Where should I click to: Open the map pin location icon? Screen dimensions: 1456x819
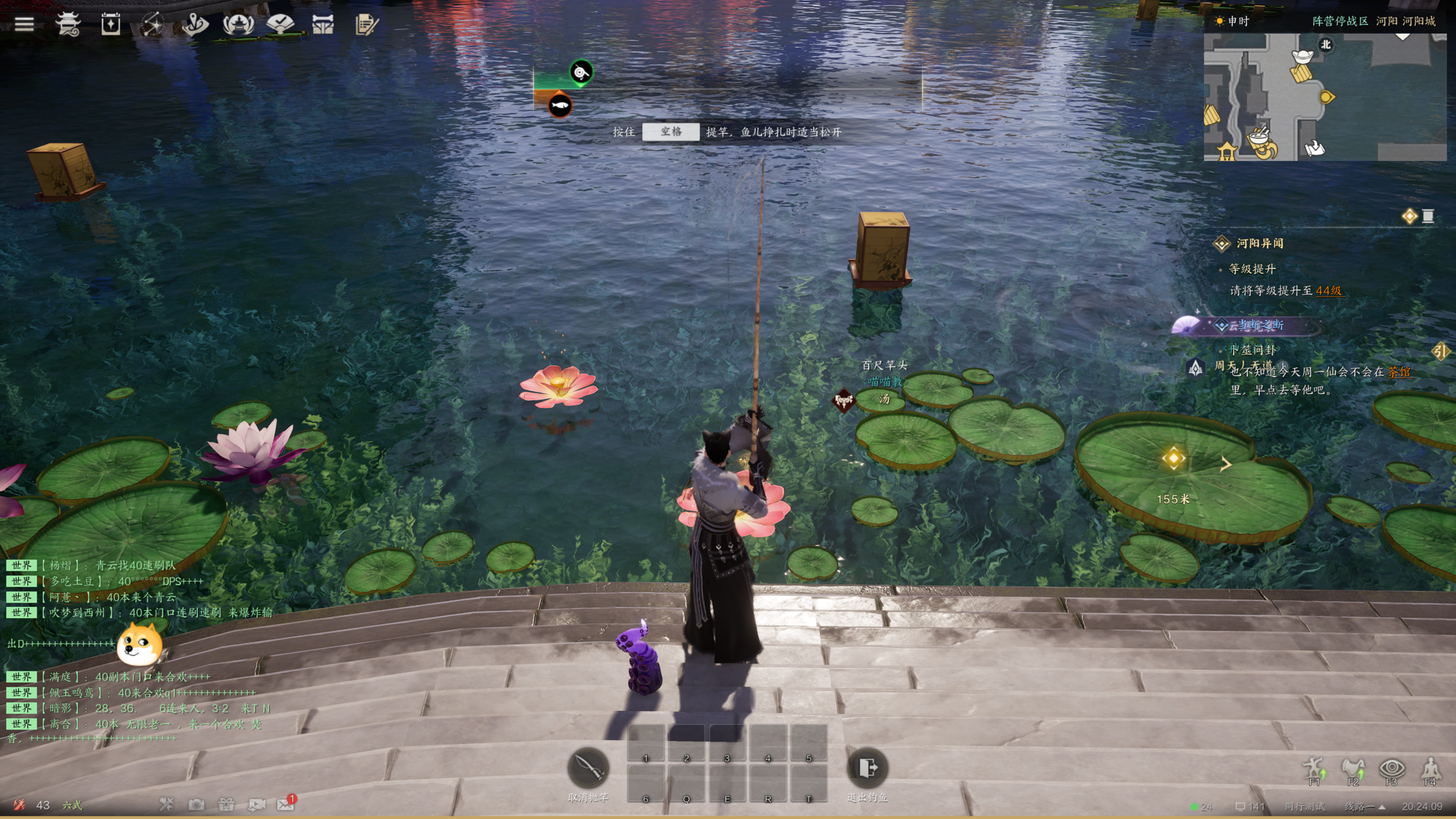pyautogui.click(x=196, y=24)
